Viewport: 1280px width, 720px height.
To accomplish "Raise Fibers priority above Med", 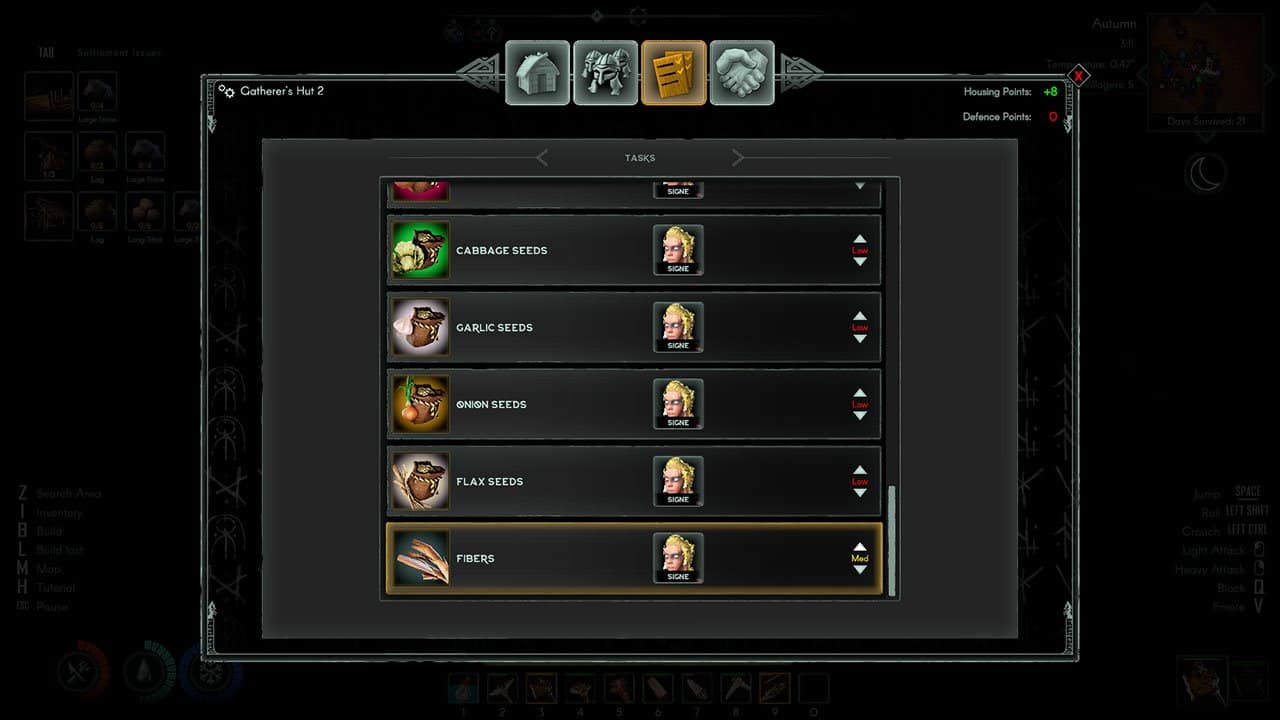I will [860, 547].
